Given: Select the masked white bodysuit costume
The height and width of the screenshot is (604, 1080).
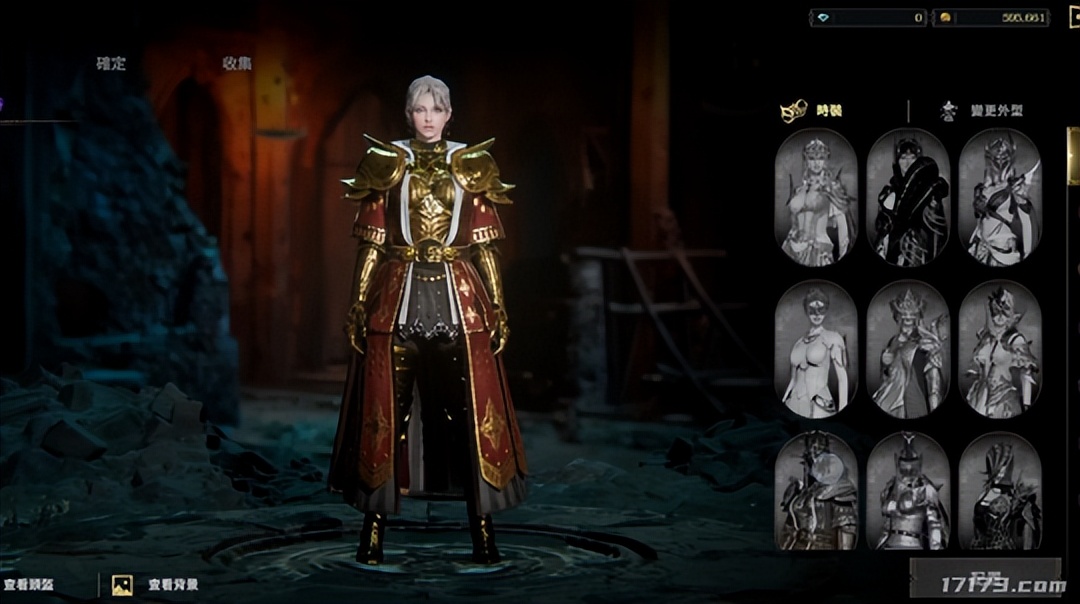Looking at the screenshot, I should [x=815, y=349].
